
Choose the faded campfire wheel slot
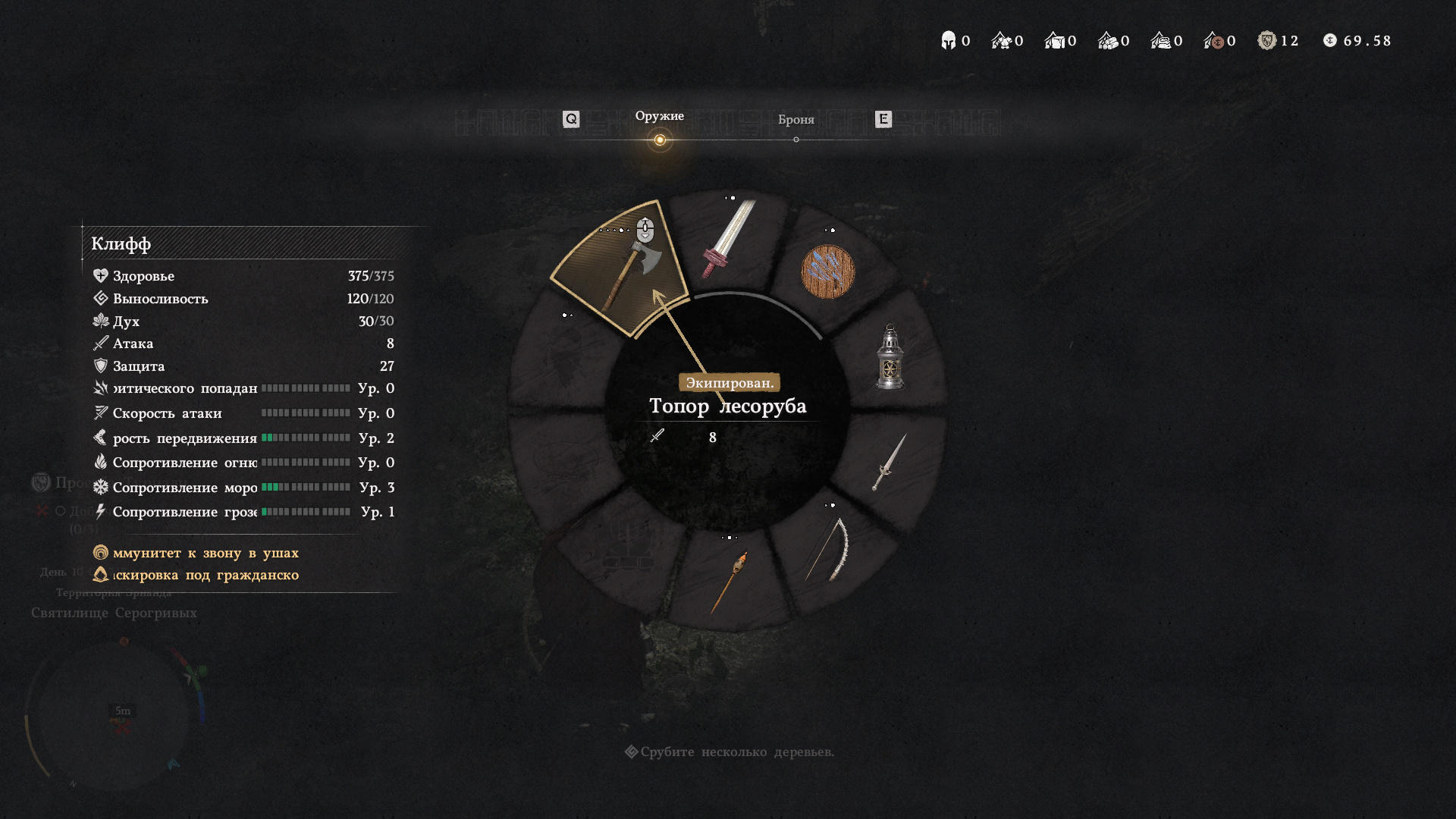[627, 548]
